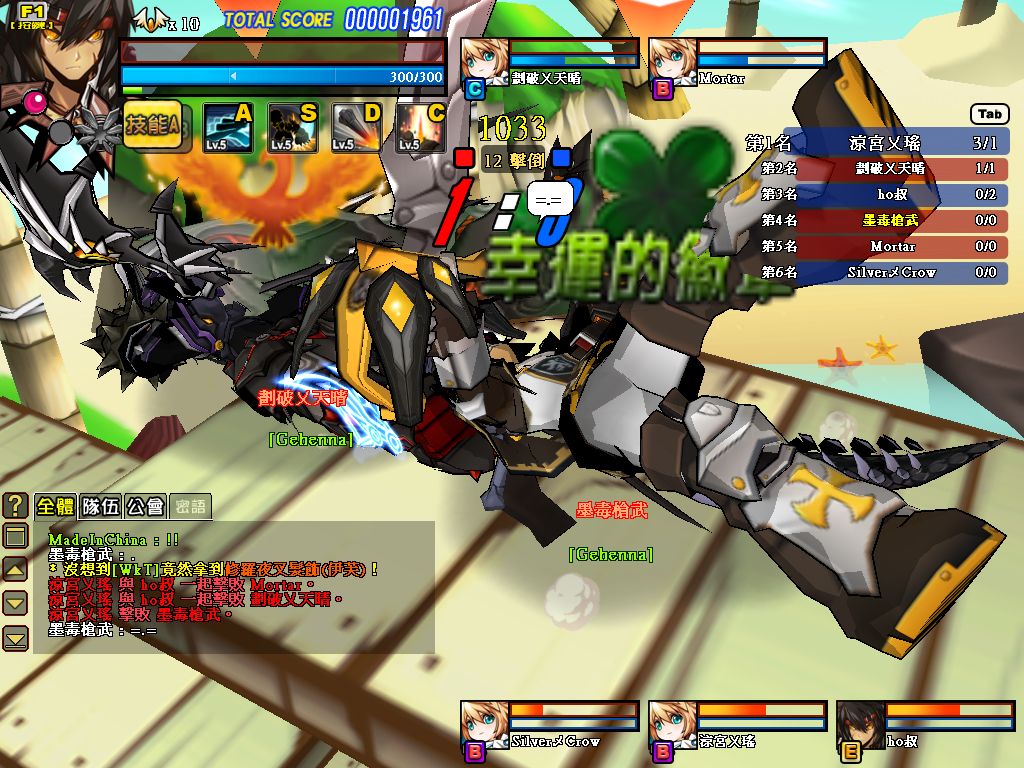1024x768 pixels.
Task: Activate the A-slot lightning skill
Action: coord(226,128)
